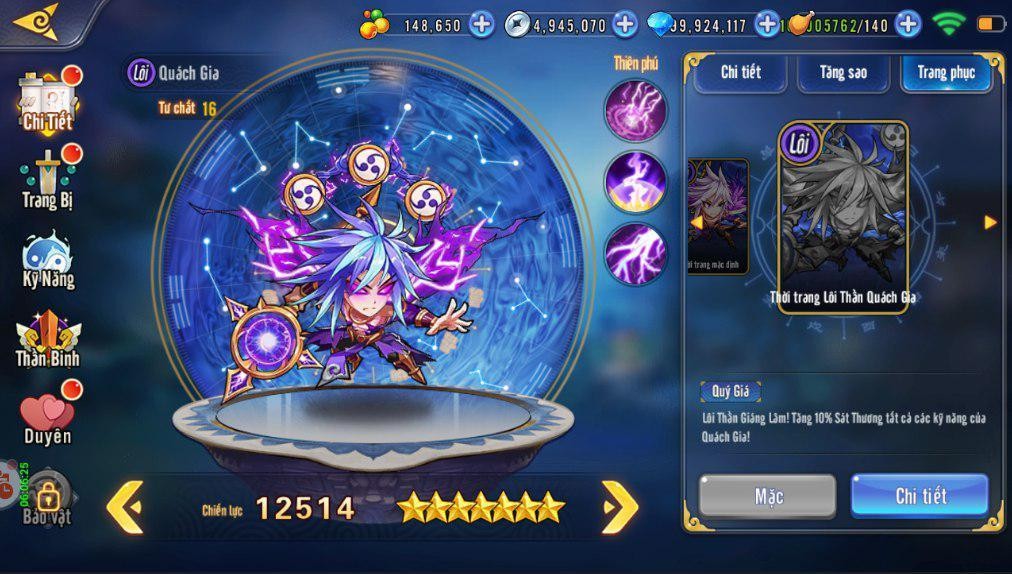Open the Kỹ Năng skills menu
This screenshot has height=574, width=1012.
coord(48,260)
